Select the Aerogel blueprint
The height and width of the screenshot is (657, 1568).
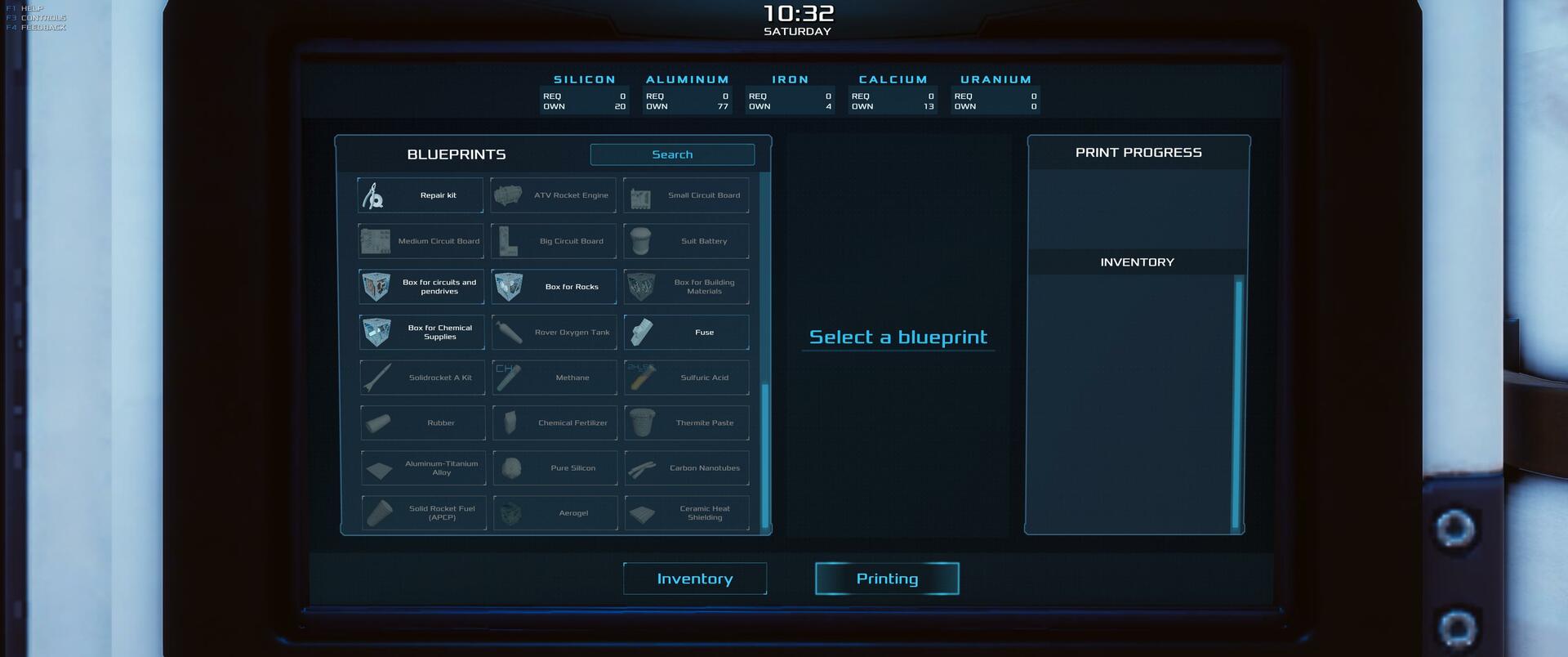556,513
